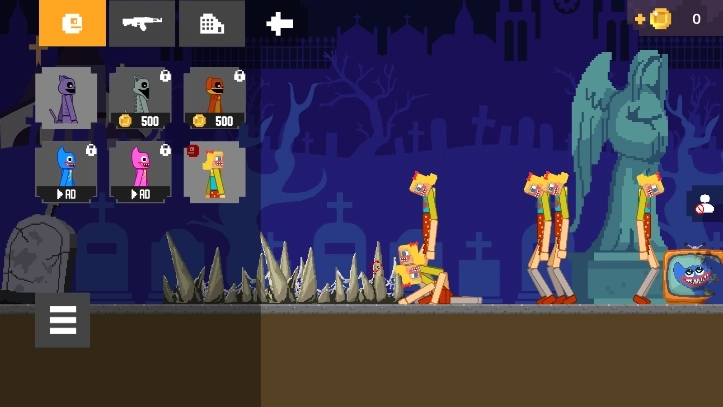
Task: Open the hamburger menu
Action: click(62, 320)
